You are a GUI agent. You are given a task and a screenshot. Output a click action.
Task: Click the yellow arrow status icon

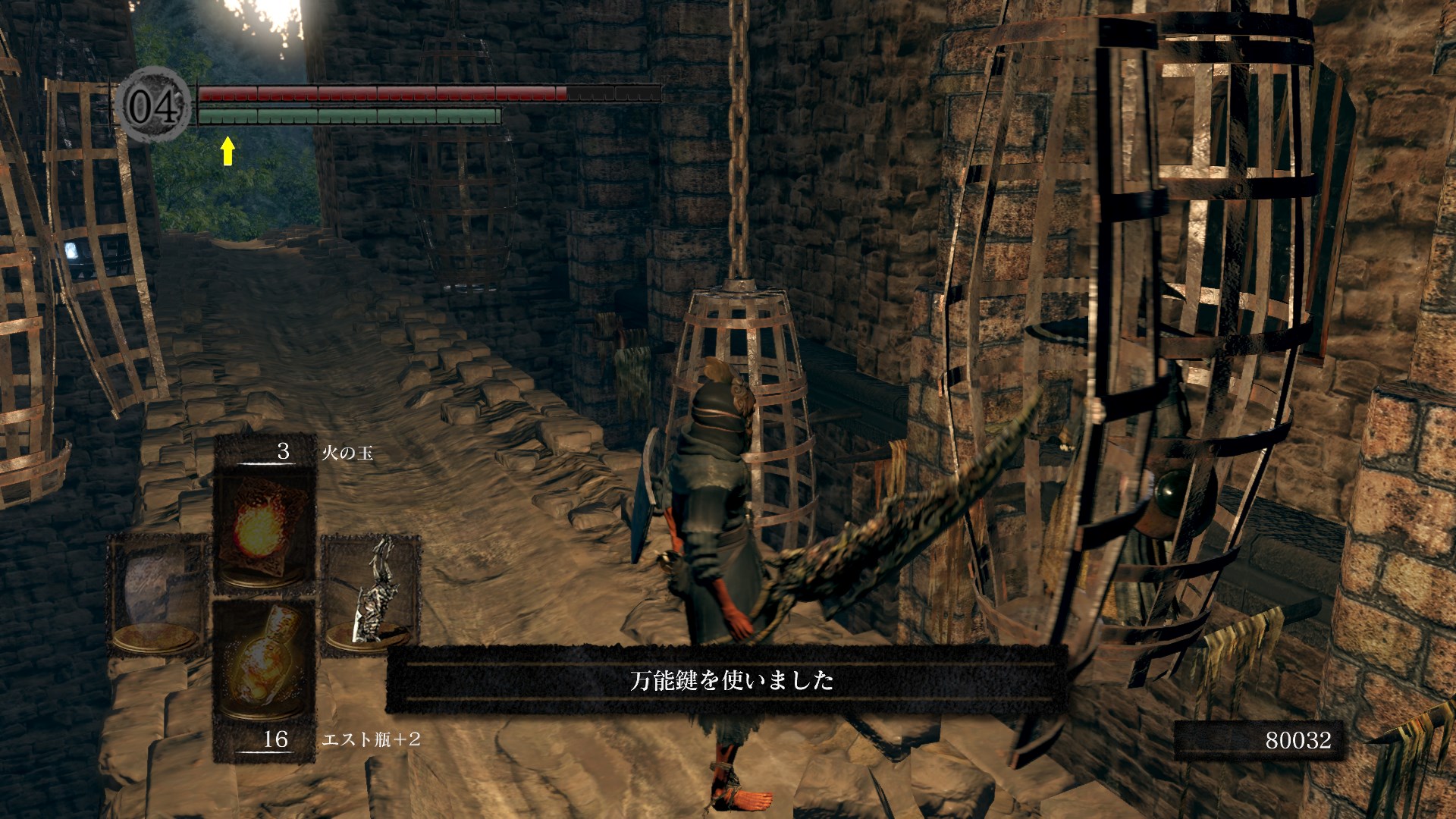[x=227, y=151]
